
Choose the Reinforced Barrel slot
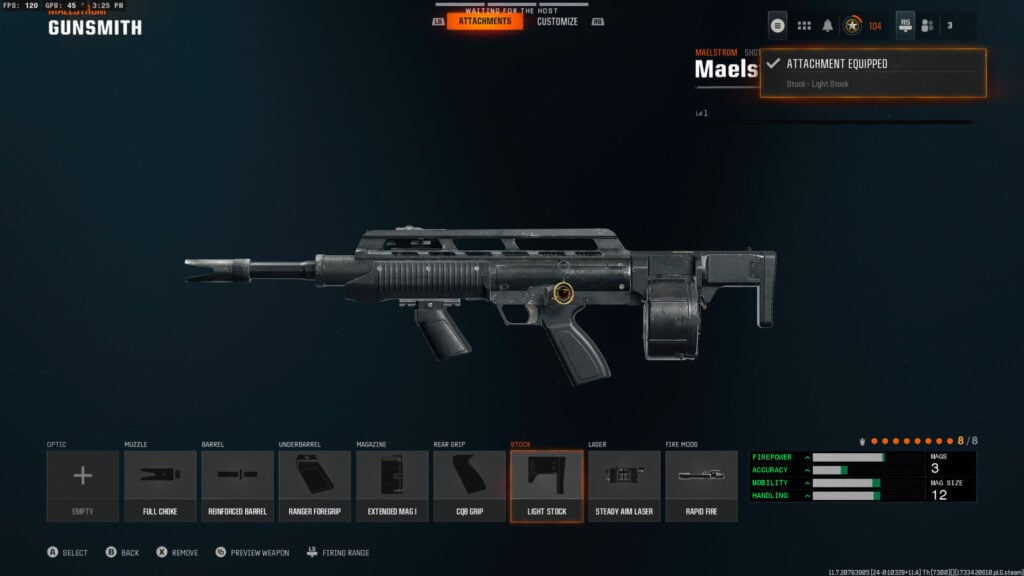(238, 485)
